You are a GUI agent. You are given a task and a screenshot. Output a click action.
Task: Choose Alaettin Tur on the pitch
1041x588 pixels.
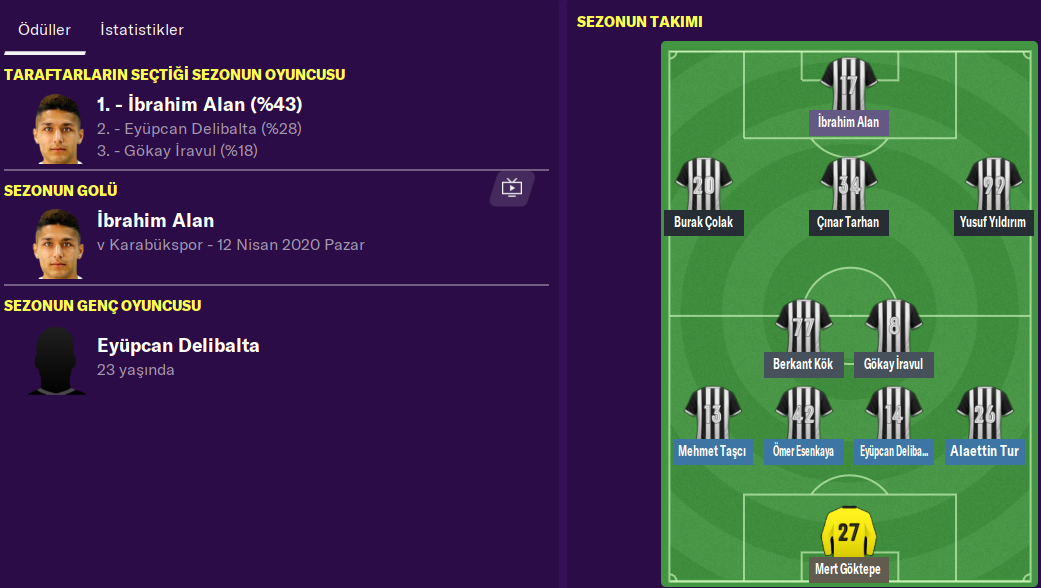(x=984, y=451)
